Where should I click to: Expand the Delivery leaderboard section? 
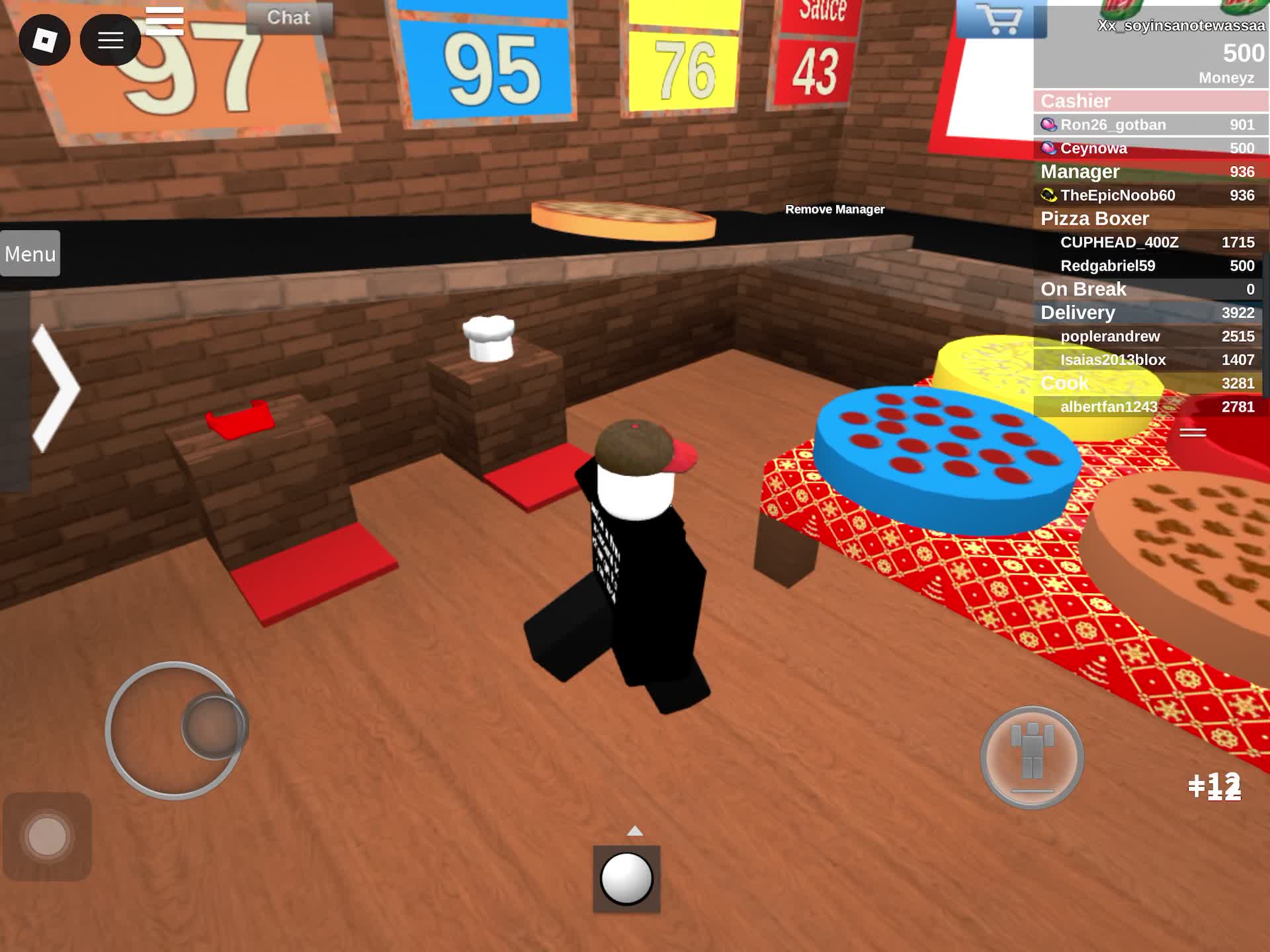(1077, 313)
